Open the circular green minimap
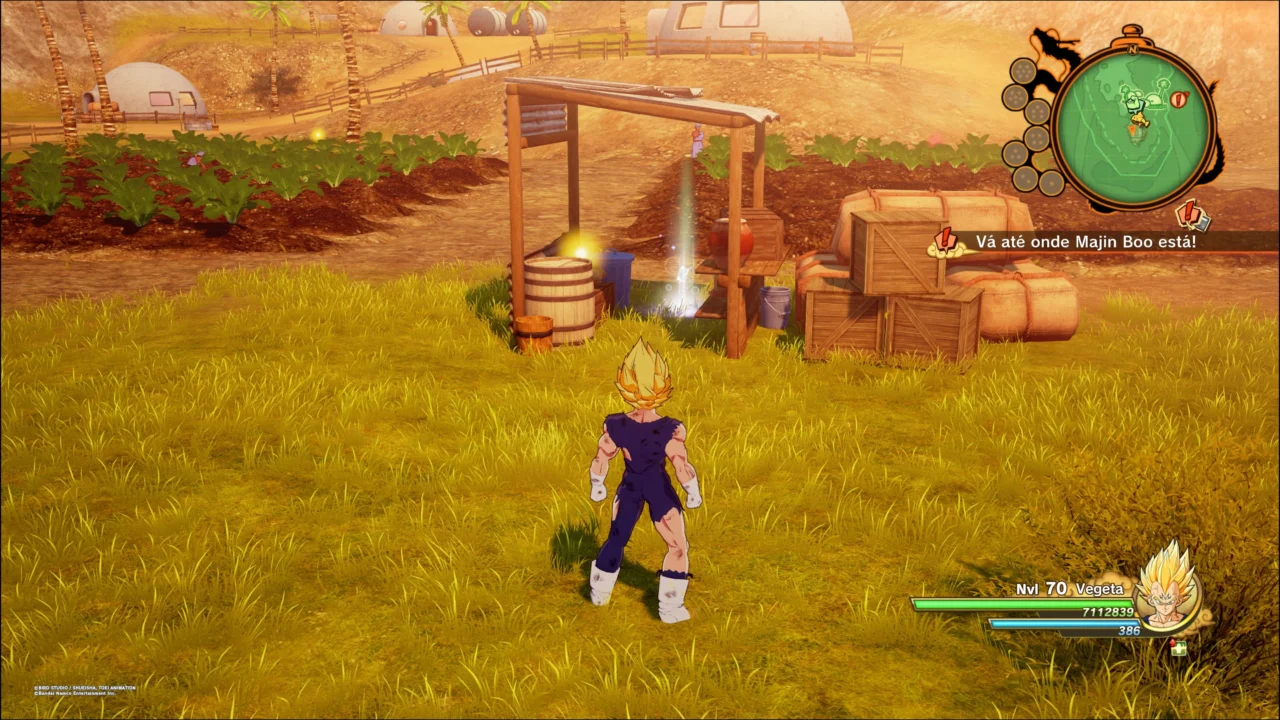Viewport: 1280px width, 720px height. tap(1132, 127)
